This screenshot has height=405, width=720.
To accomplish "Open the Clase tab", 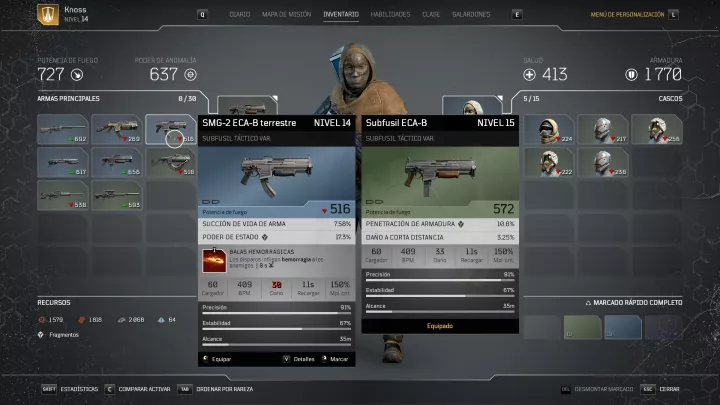I will coord(431,15).
